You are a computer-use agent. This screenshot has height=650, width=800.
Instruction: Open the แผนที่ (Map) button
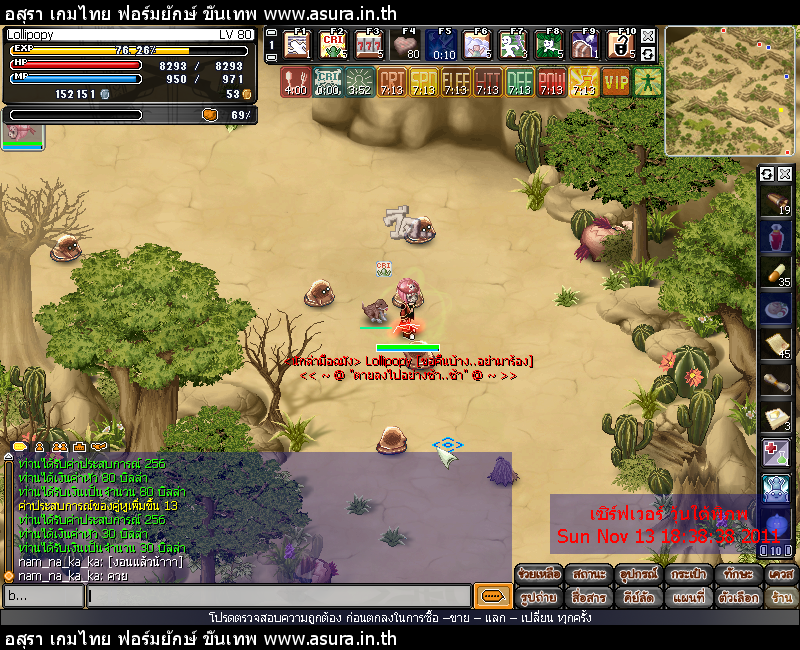tap(688, 597)
